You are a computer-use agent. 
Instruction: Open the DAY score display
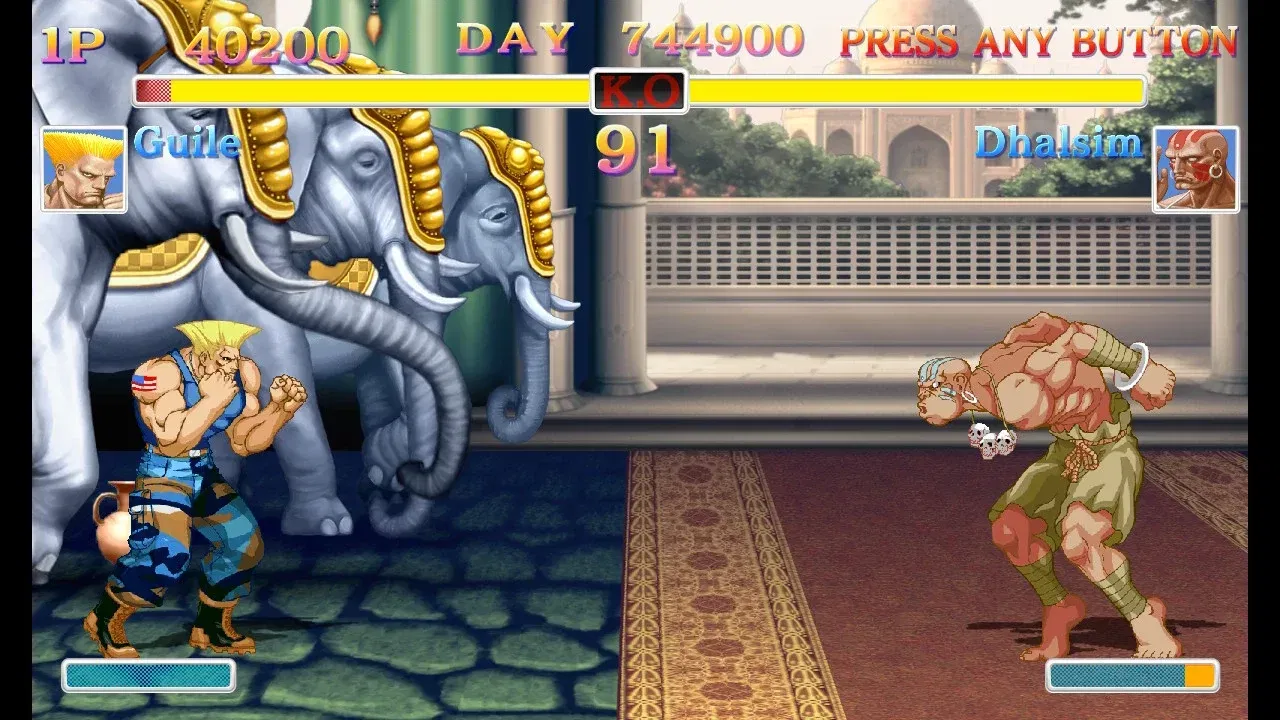513,42
